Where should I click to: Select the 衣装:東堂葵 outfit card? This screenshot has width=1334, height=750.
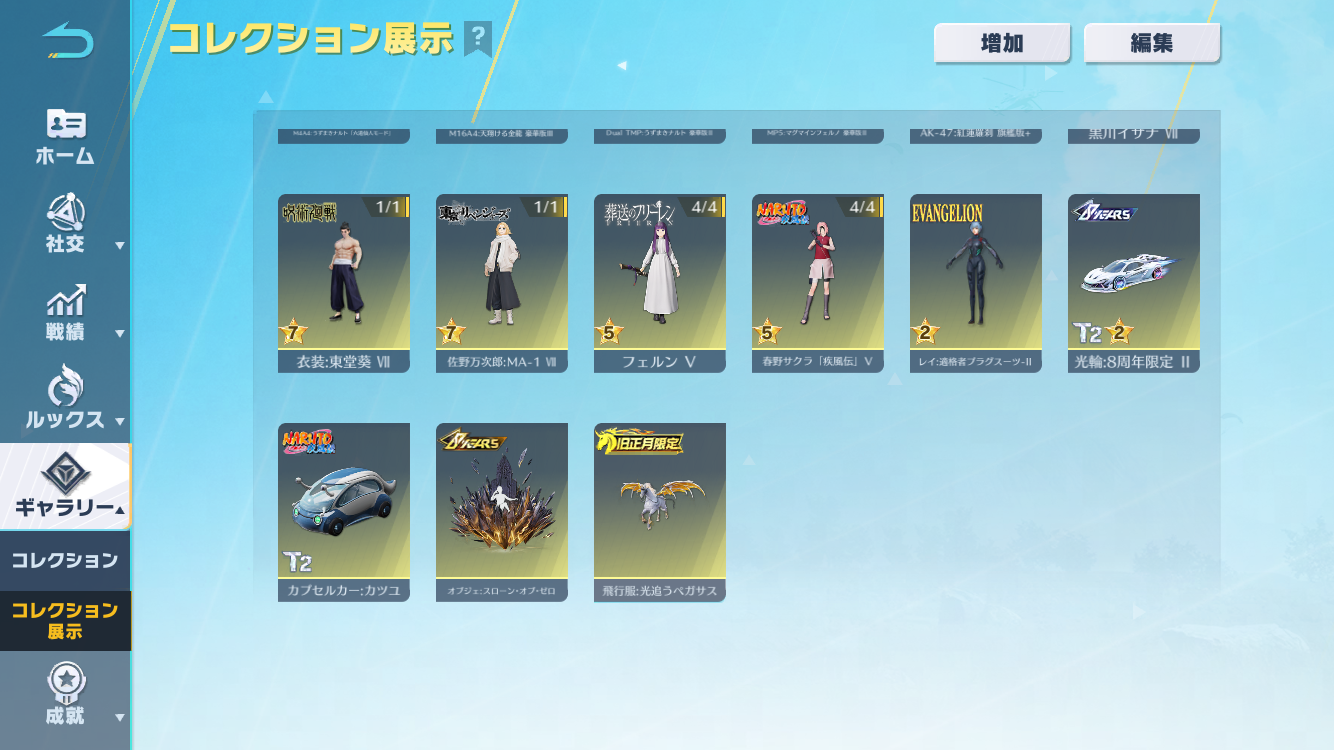pyautogui.click(x=344, y=283)
